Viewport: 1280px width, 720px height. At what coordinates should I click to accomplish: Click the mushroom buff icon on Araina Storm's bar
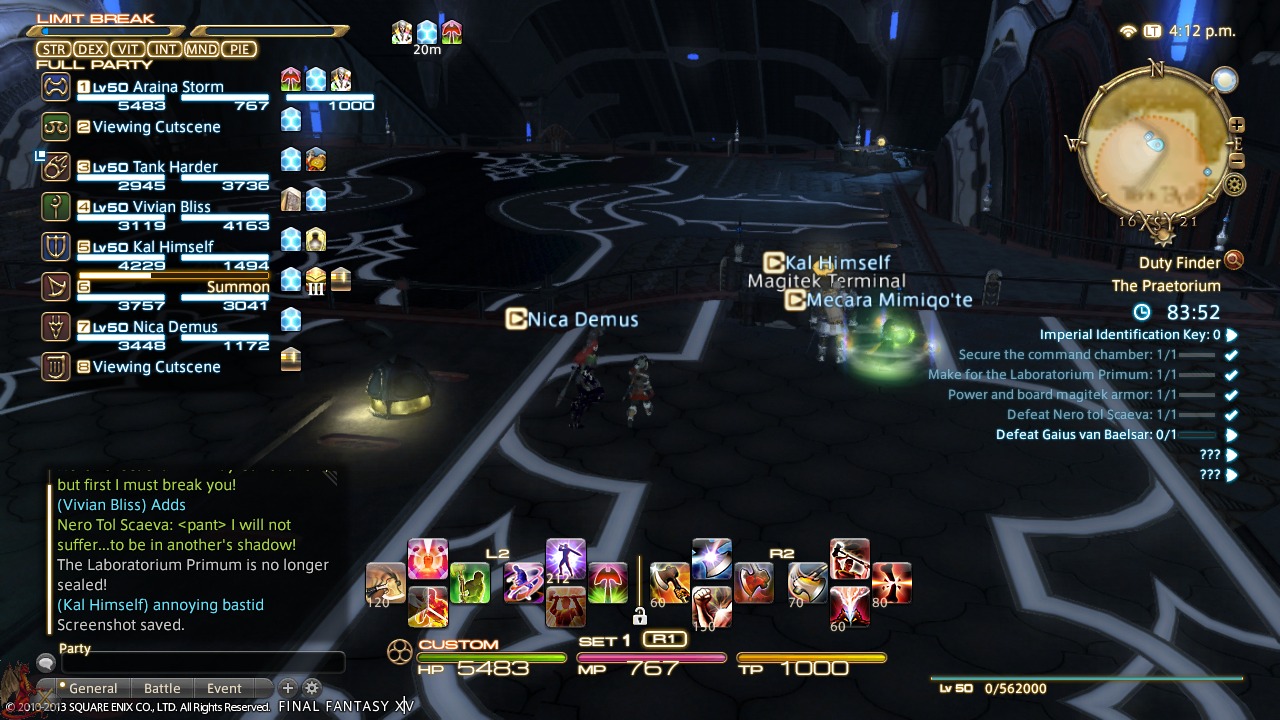pyautogui.click(x=292, y=81)
